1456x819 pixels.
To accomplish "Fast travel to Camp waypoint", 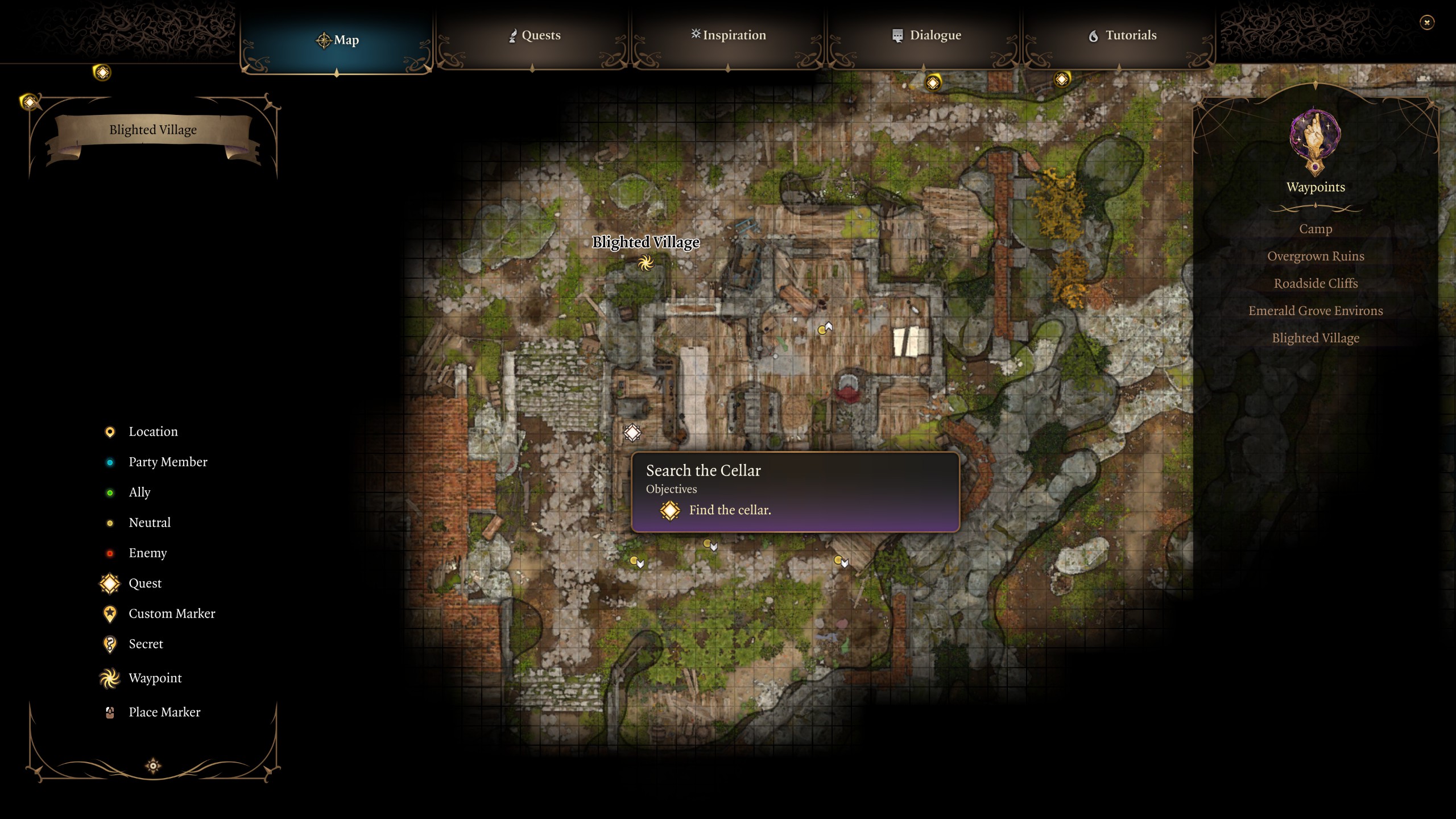I will pyautogui.click(x=1315, y=229).
